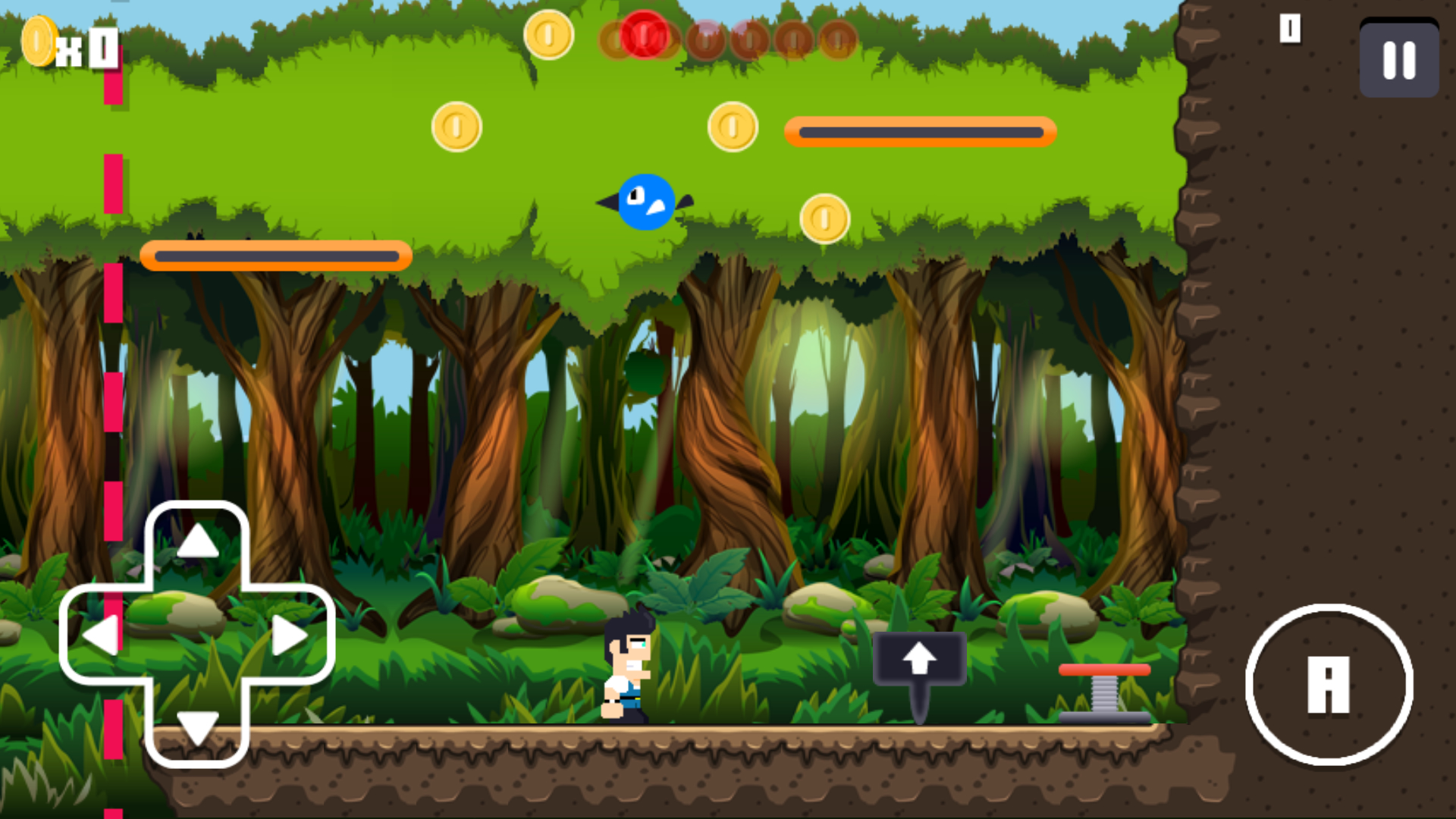Select the left orange moving platform
Viewport: 1456px width, 819px height.
click(275, 256)
